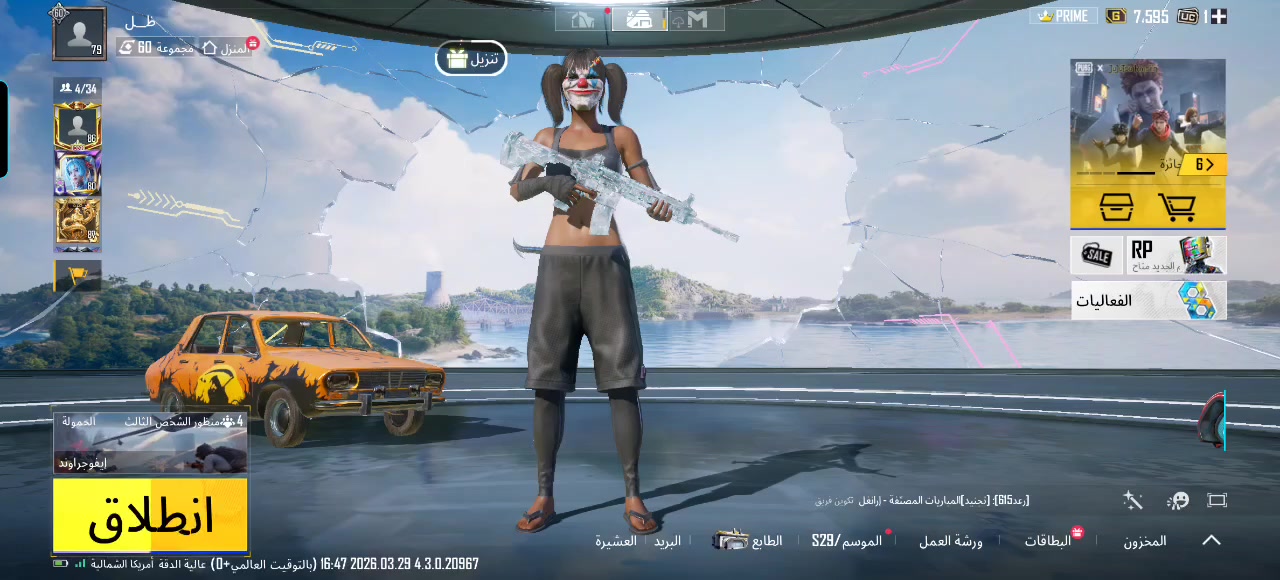The image size is (1280, 580).
Task: Open the RP Royale Pass banner
Action: [1177, 255]
